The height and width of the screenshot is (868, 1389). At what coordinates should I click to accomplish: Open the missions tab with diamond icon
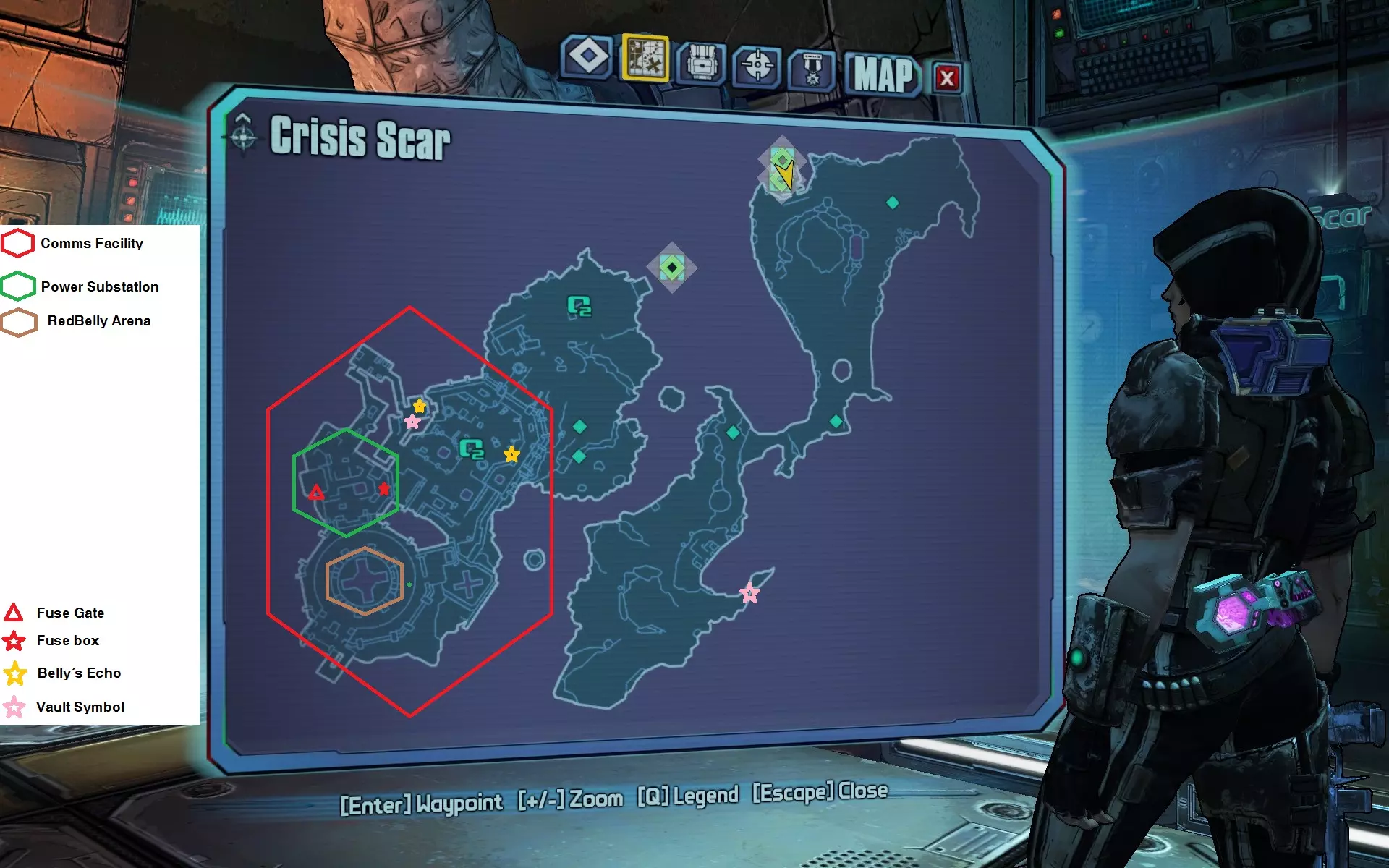pyautogui.click(x=587, y=56)
